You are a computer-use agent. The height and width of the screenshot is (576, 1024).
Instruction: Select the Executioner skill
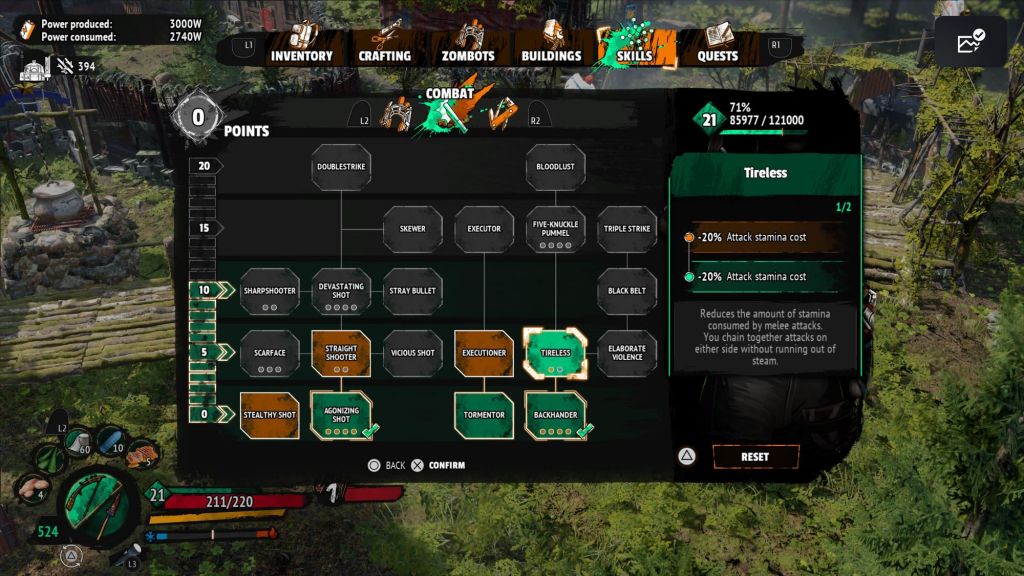point(484,353)
